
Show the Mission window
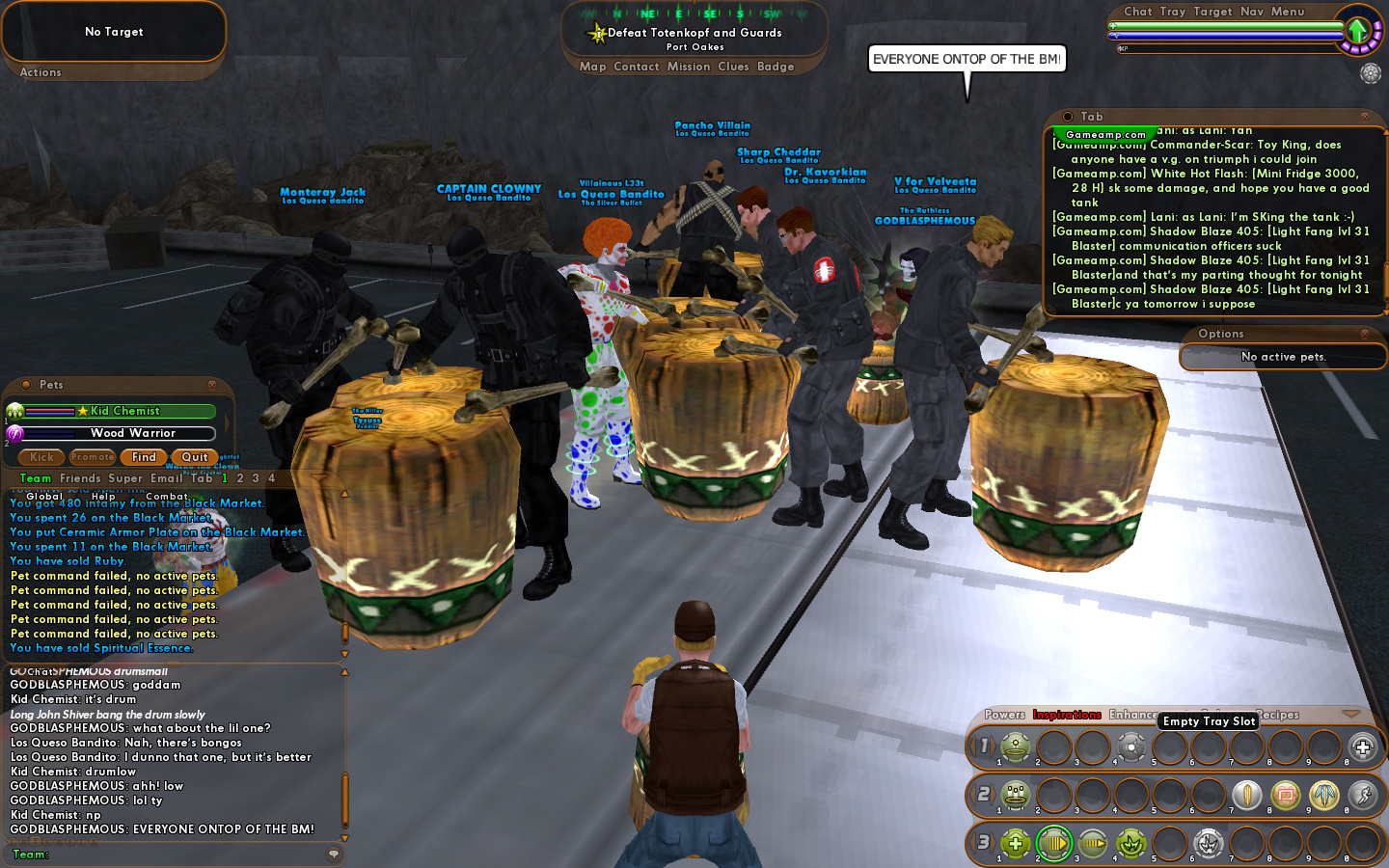point(689,67)
